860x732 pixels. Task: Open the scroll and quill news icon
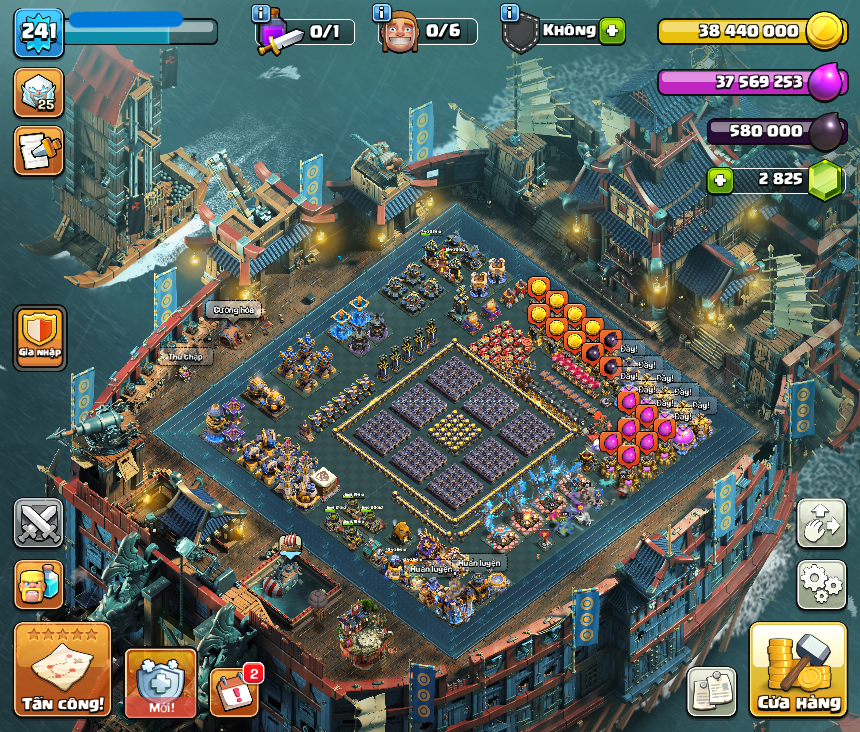(x=39, y=150)
